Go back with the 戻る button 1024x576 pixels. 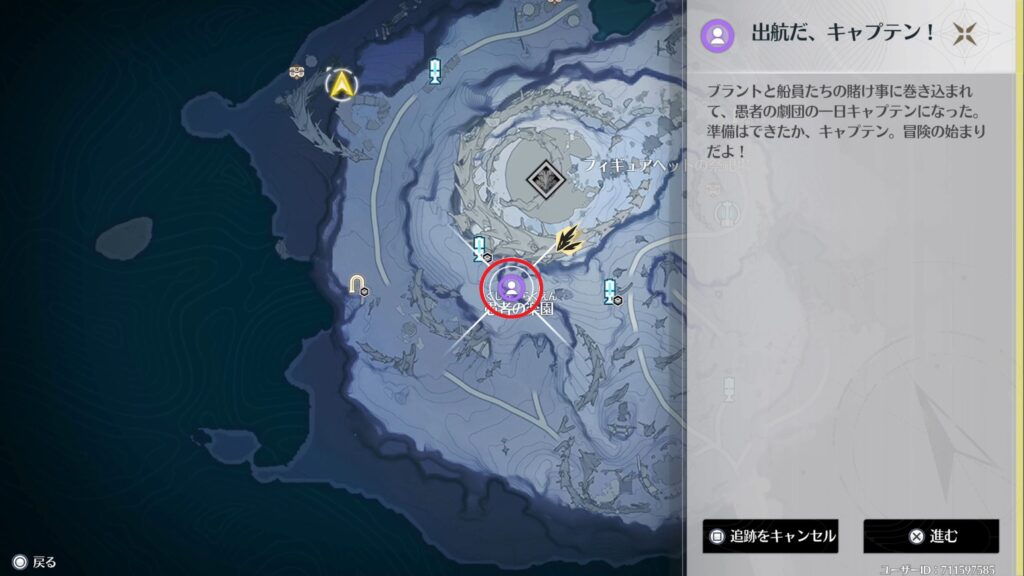click(x=34, y=562)
